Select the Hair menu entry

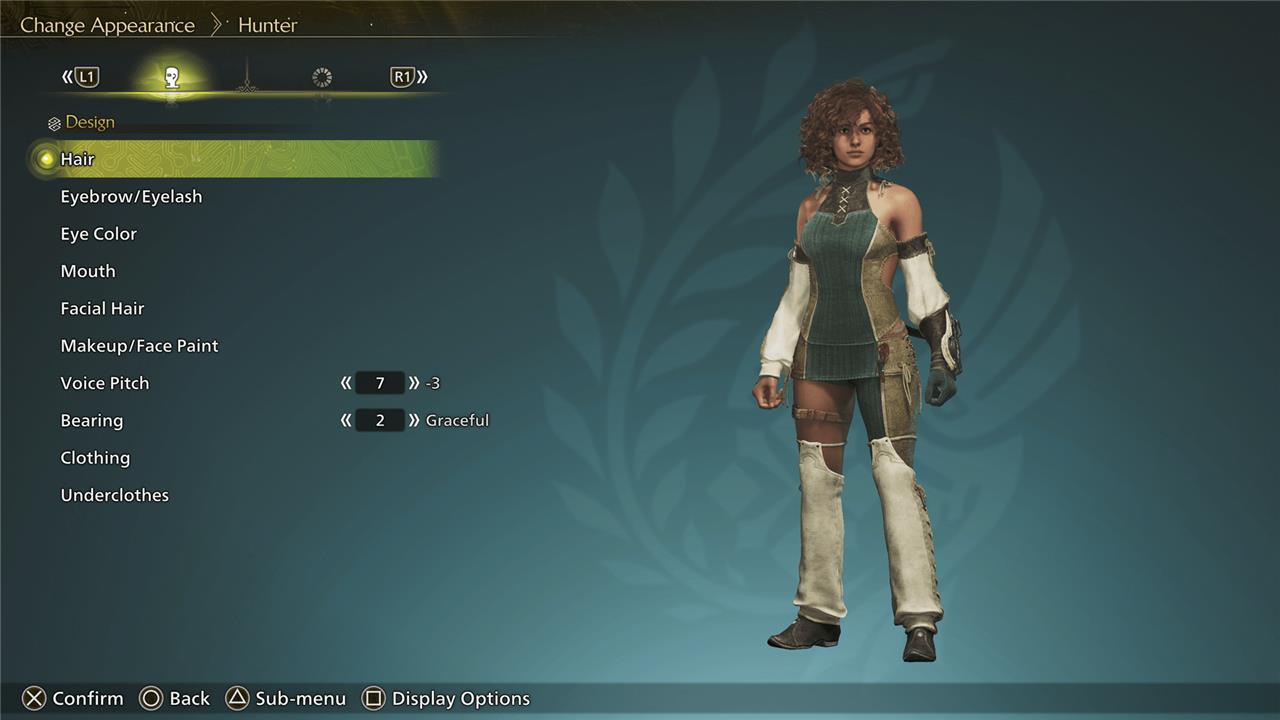click(77, 159)
